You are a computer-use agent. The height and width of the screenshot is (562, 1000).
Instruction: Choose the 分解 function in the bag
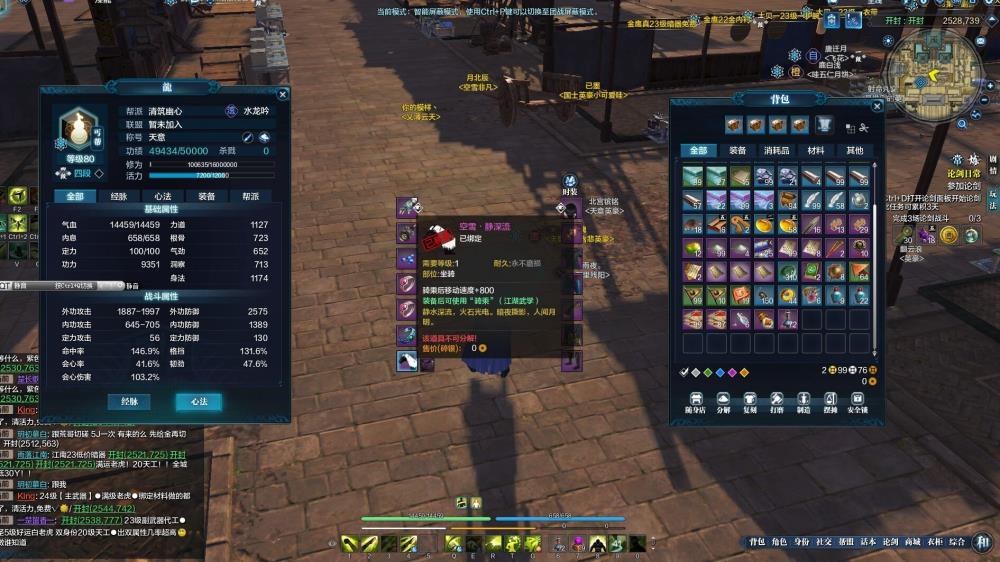(723, 404)
